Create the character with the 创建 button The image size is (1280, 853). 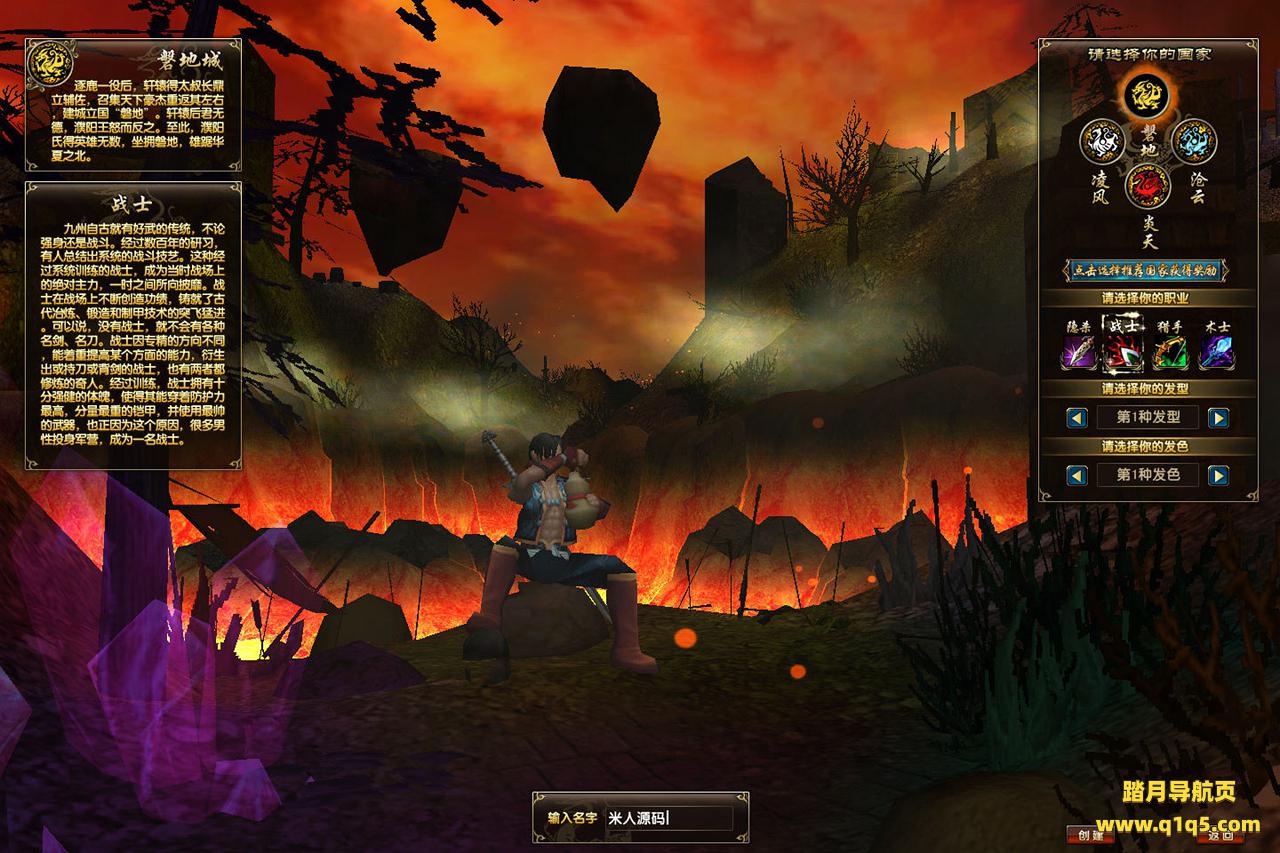pos(1090,835)
